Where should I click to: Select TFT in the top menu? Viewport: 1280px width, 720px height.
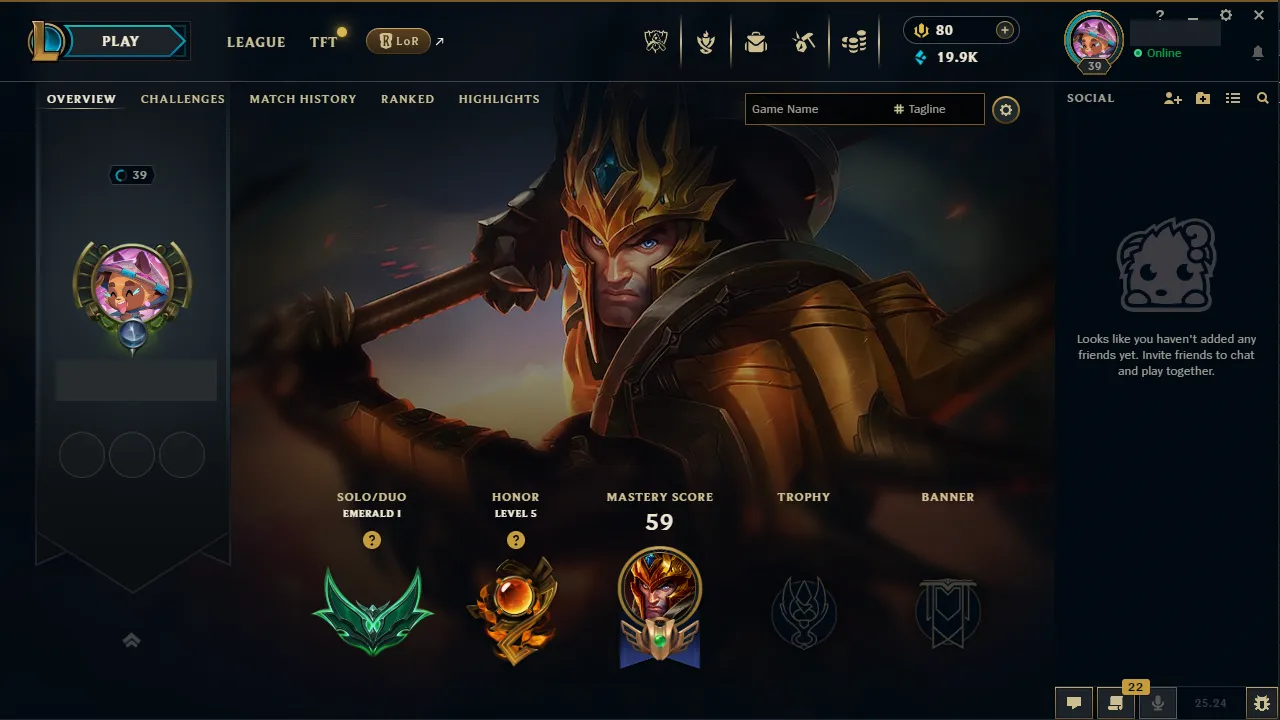322,42
